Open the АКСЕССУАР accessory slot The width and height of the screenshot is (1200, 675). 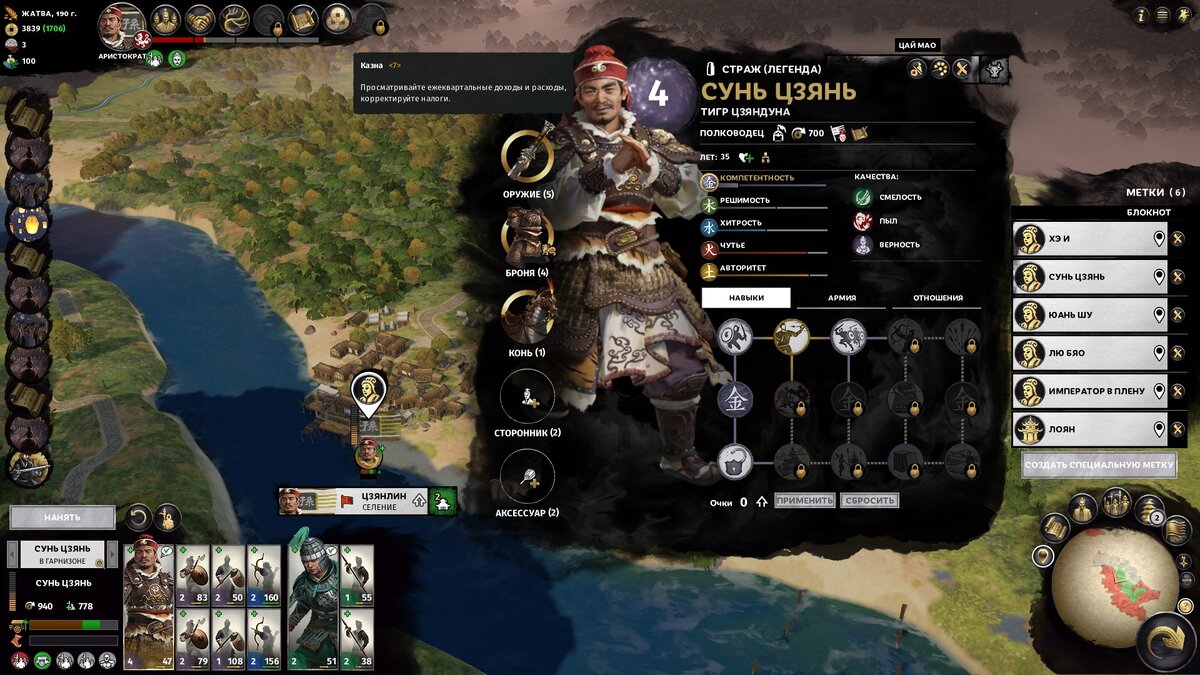tap(527, 476)
